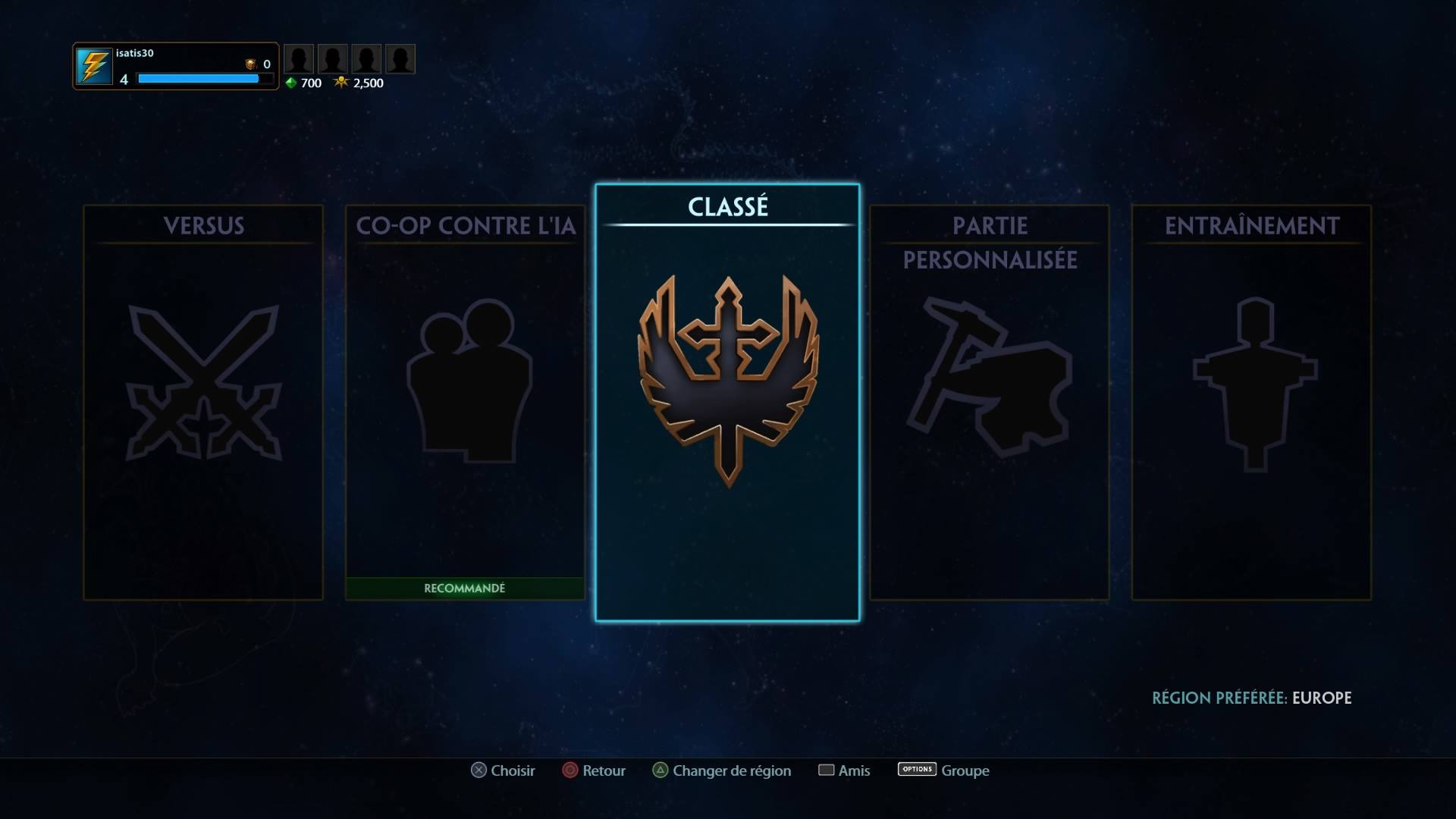Click the lightning bolt player avatar
The image size is (1456, 819).
[94, 67]
